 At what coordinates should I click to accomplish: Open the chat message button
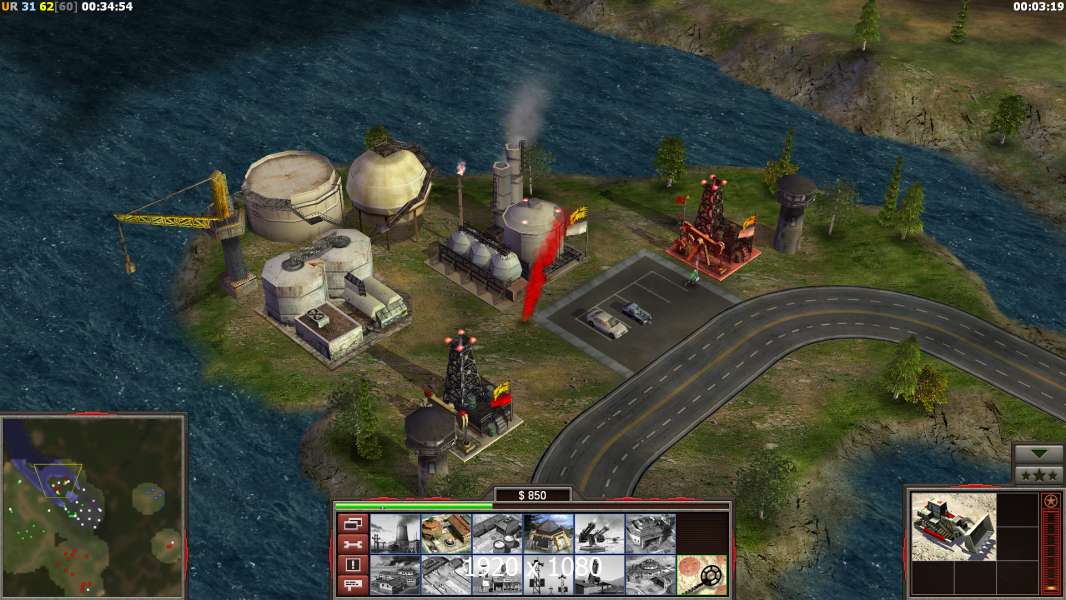tap(352, 586)
